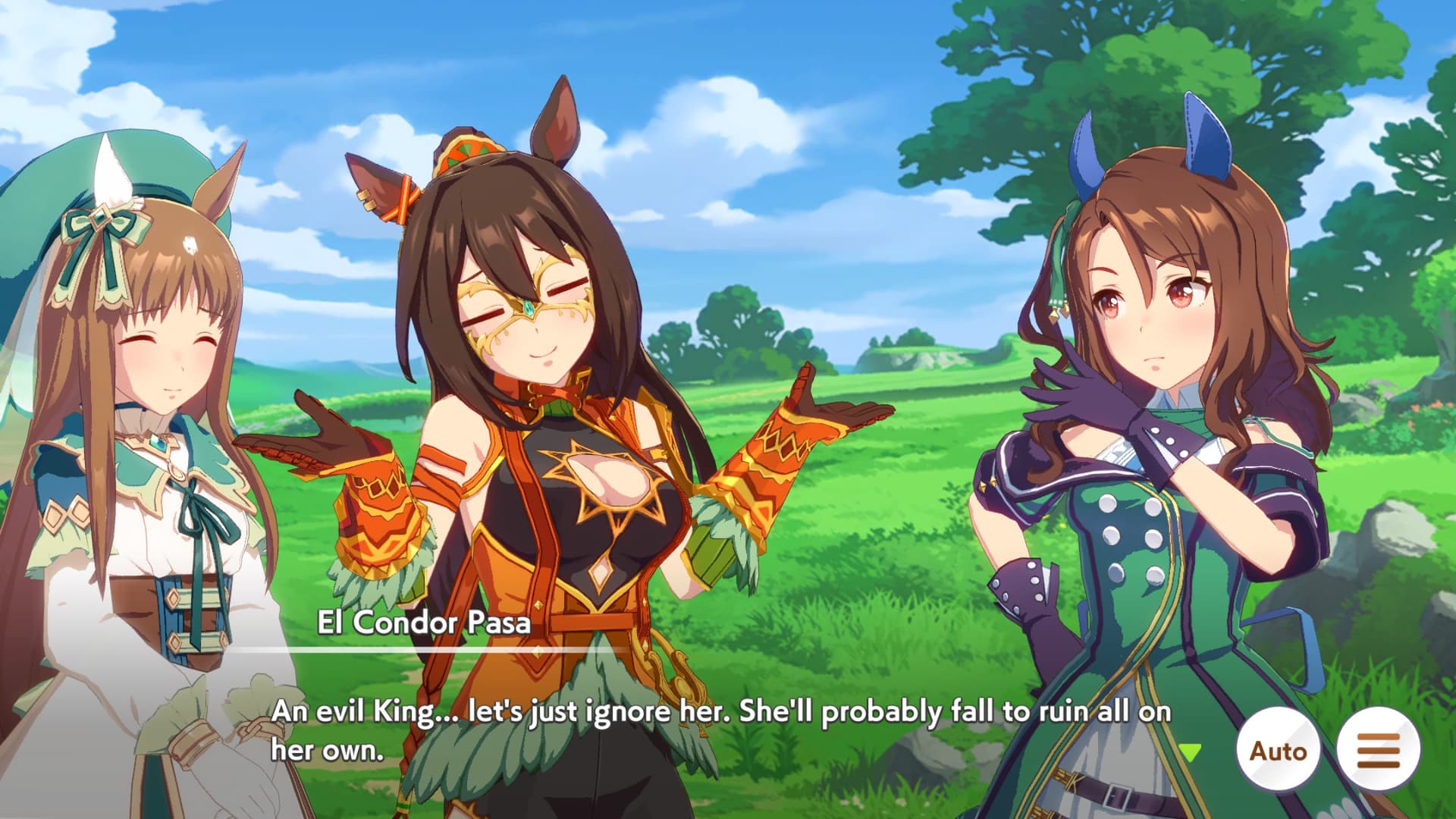Open the three-line story menu
This screenshot has height=819, width=1456.
click(x=1379, y=750)
